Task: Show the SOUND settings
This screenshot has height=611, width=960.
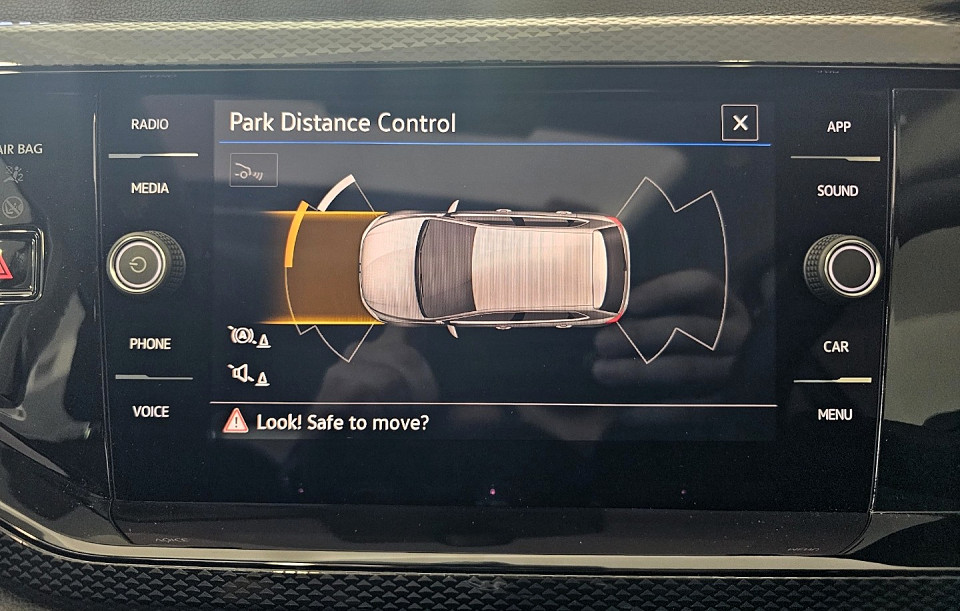Action: 837,191
